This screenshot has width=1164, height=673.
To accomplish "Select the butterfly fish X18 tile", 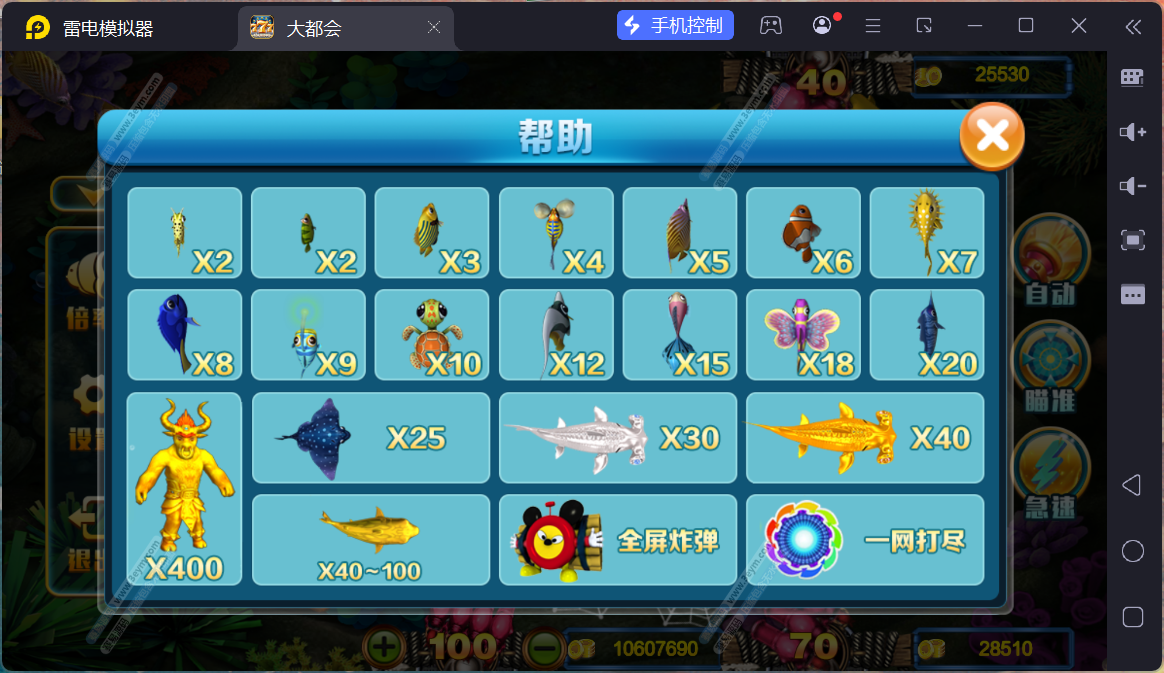I will [803, 335].
